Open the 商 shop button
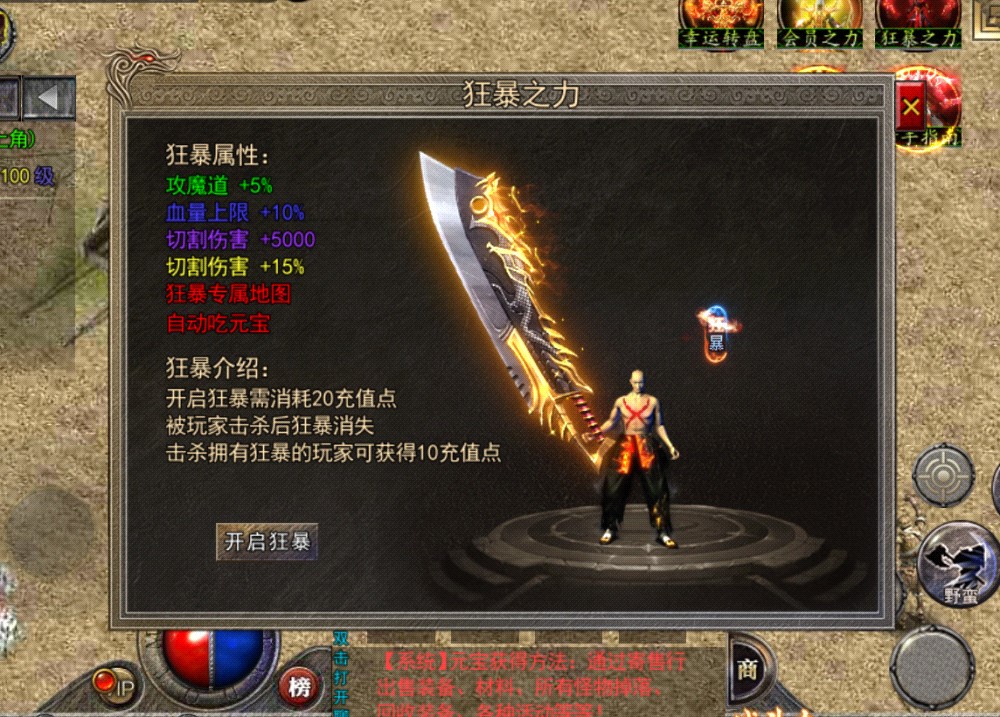 click(x=748, y=669)
